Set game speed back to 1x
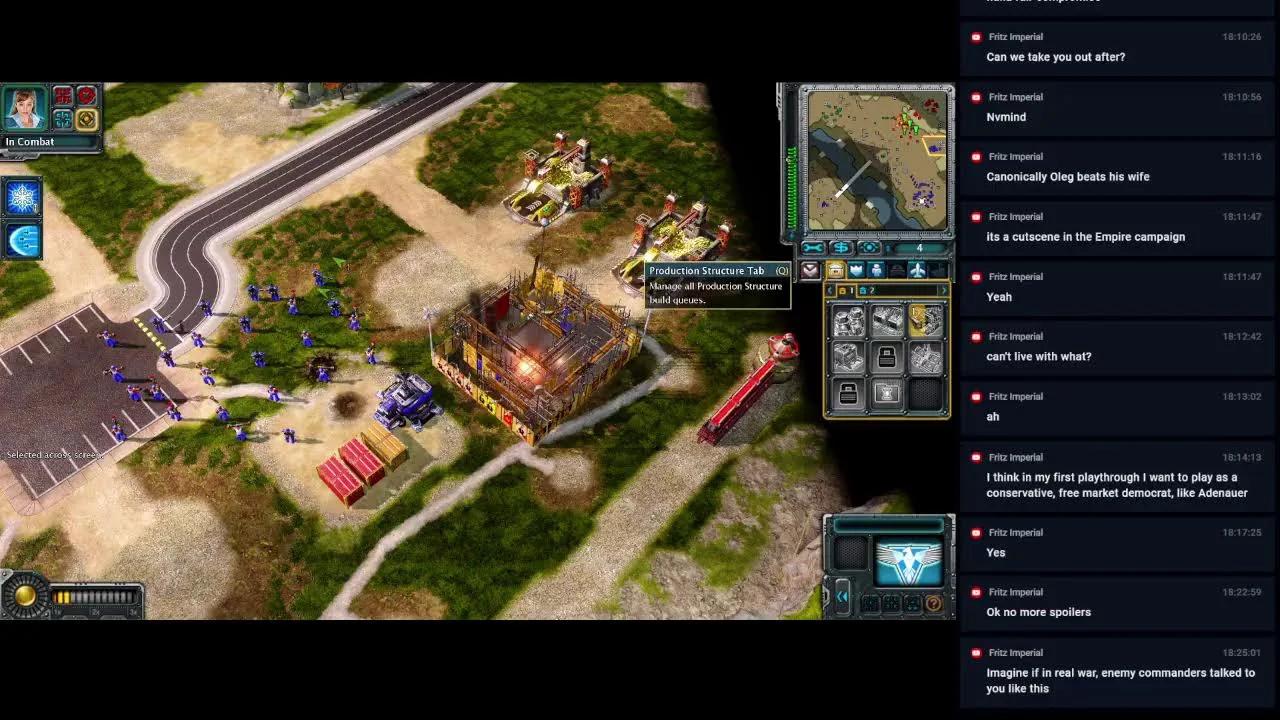The height and width of the screenshot is (720, 1280). coord(56,612)
